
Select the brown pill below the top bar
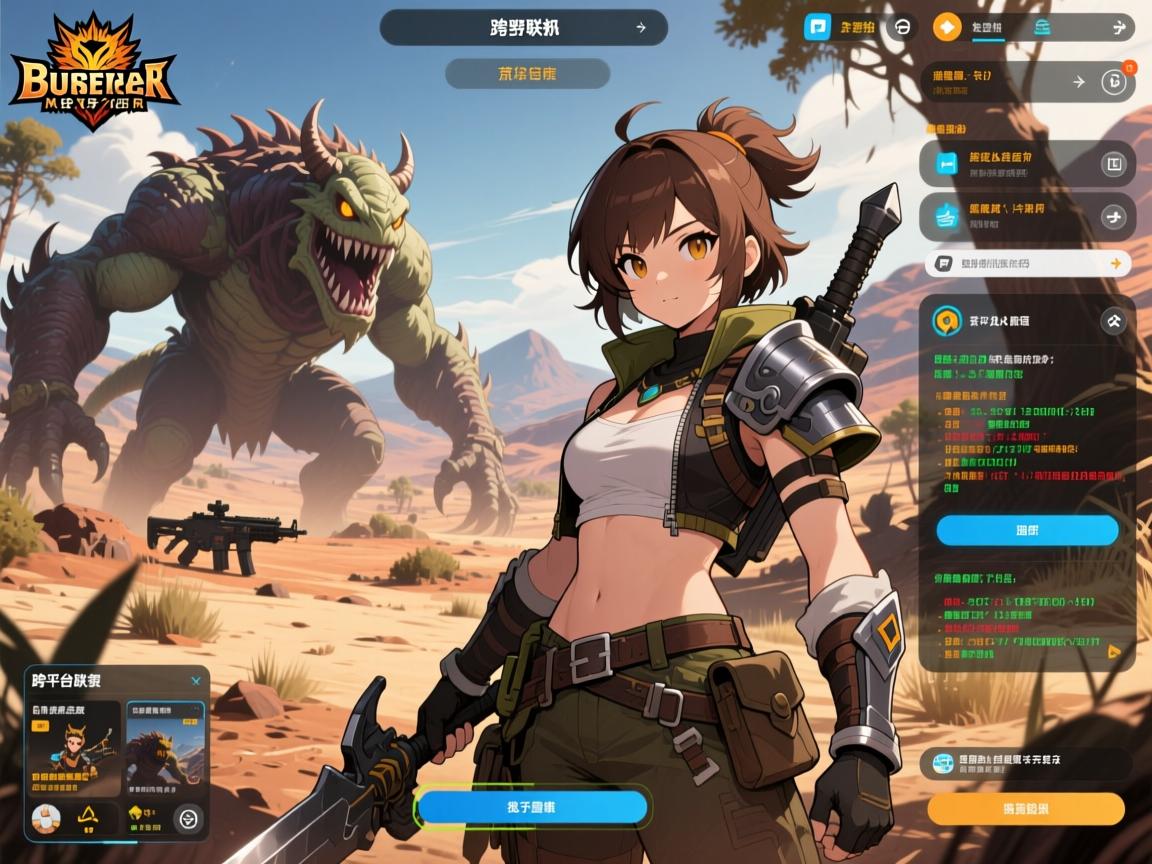tap(527, 74)
